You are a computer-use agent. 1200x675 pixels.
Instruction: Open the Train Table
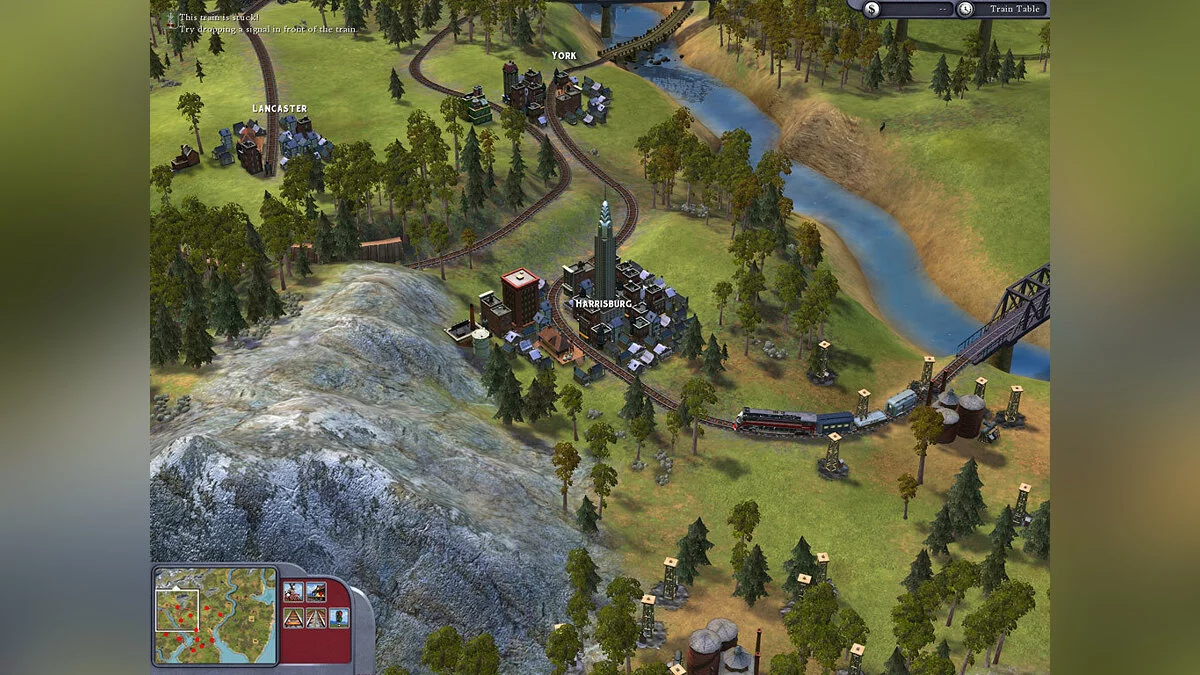pyautogui.click(x=1014, y=9)
